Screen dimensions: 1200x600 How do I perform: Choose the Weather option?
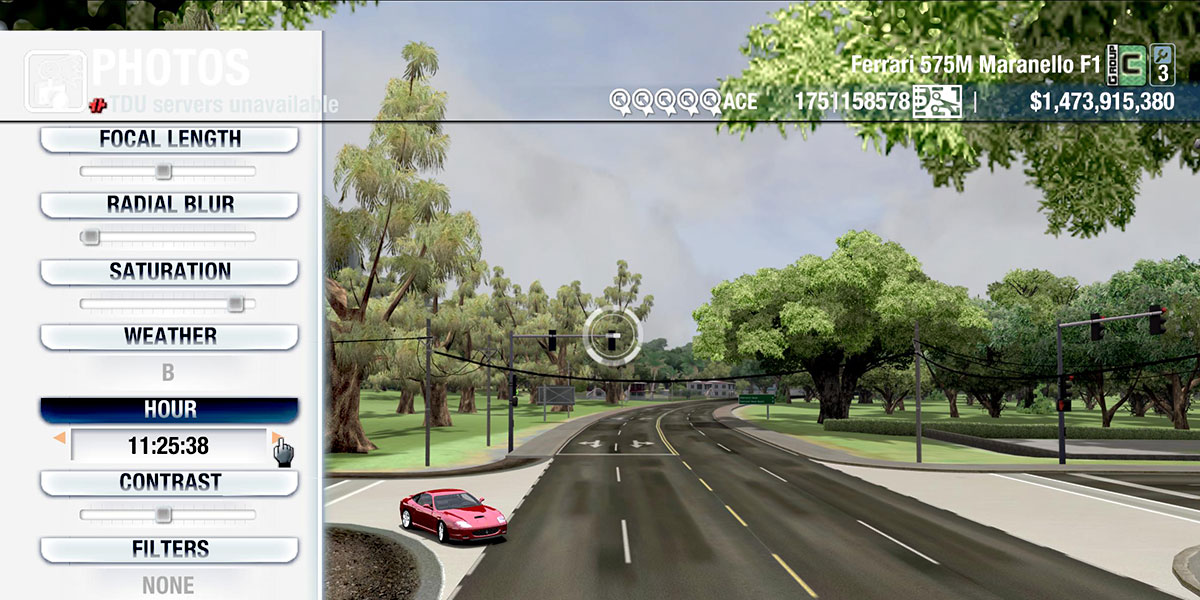(169, 336)
